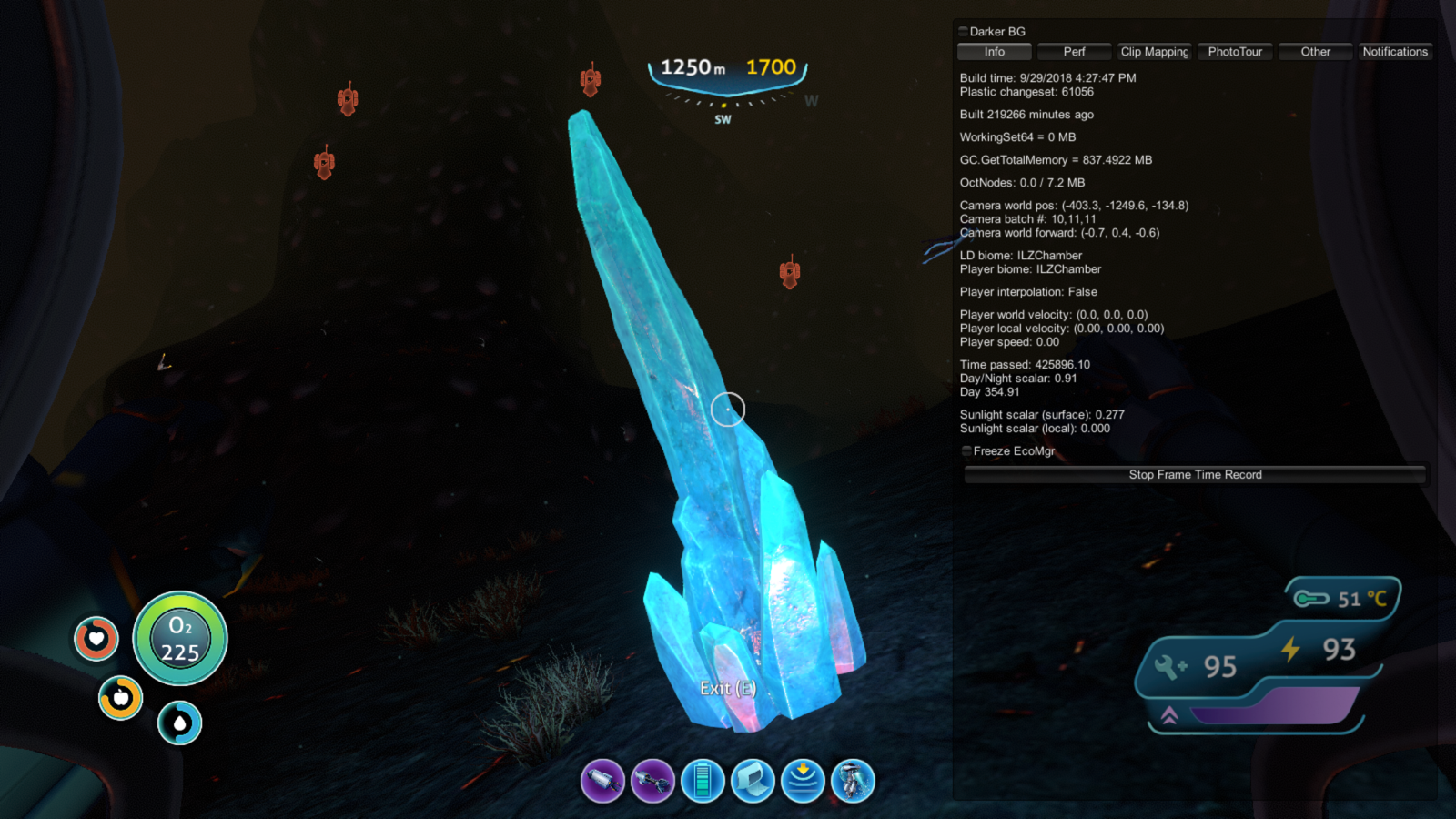The image size is (1456, 819).
Task: Click the hull plating module slot
Action: point(753,781)
